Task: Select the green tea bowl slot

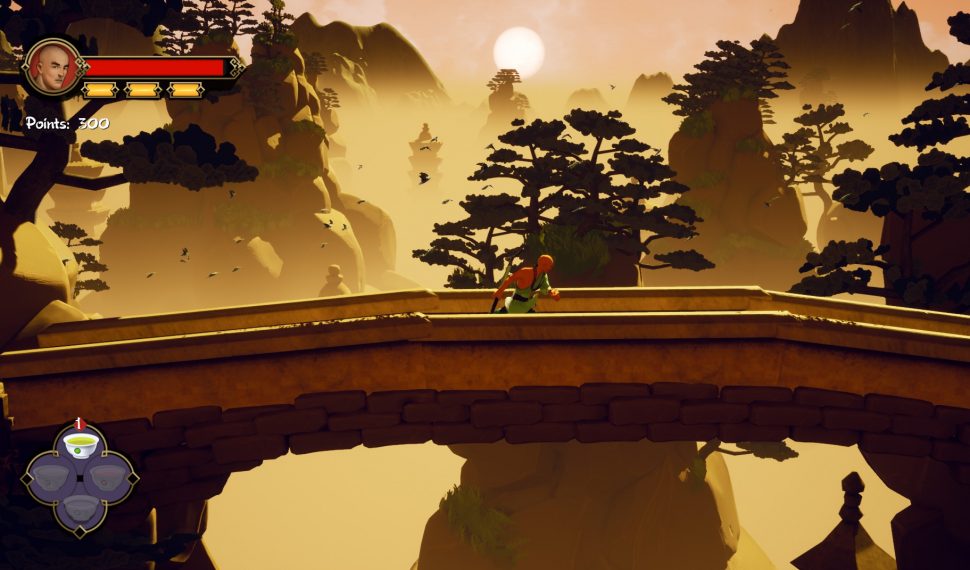Action: [80, 443]
